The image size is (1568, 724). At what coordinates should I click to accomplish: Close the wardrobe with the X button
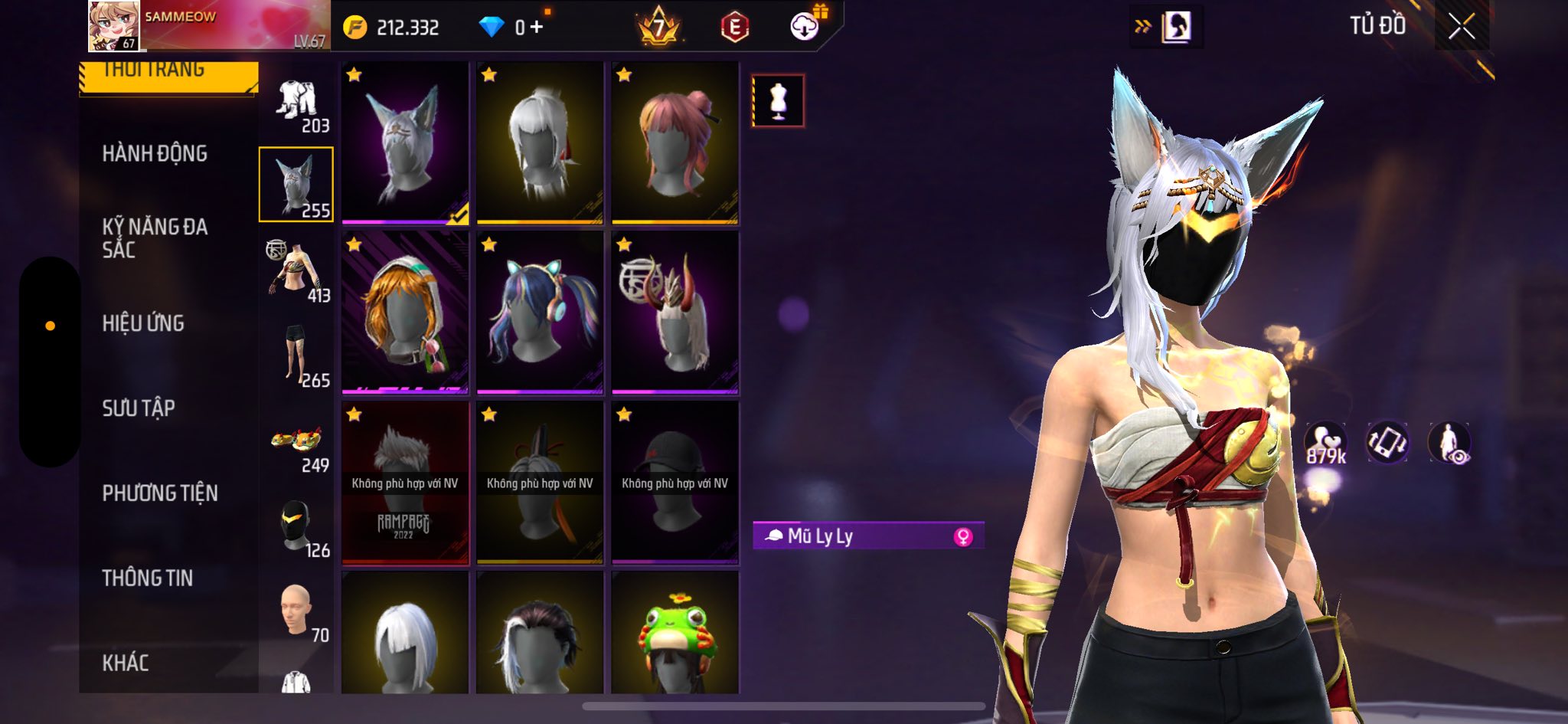(1461, 28)
